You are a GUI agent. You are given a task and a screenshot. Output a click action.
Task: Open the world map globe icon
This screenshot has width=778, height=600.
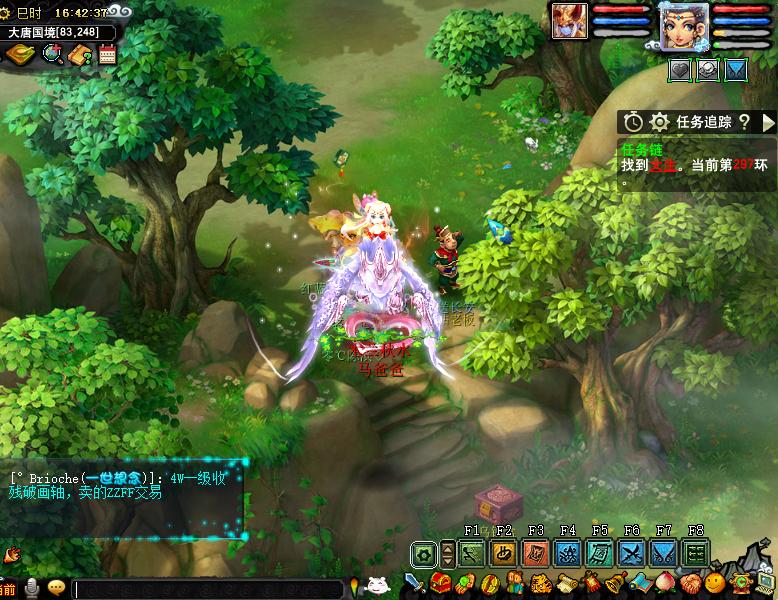point(52,56)
